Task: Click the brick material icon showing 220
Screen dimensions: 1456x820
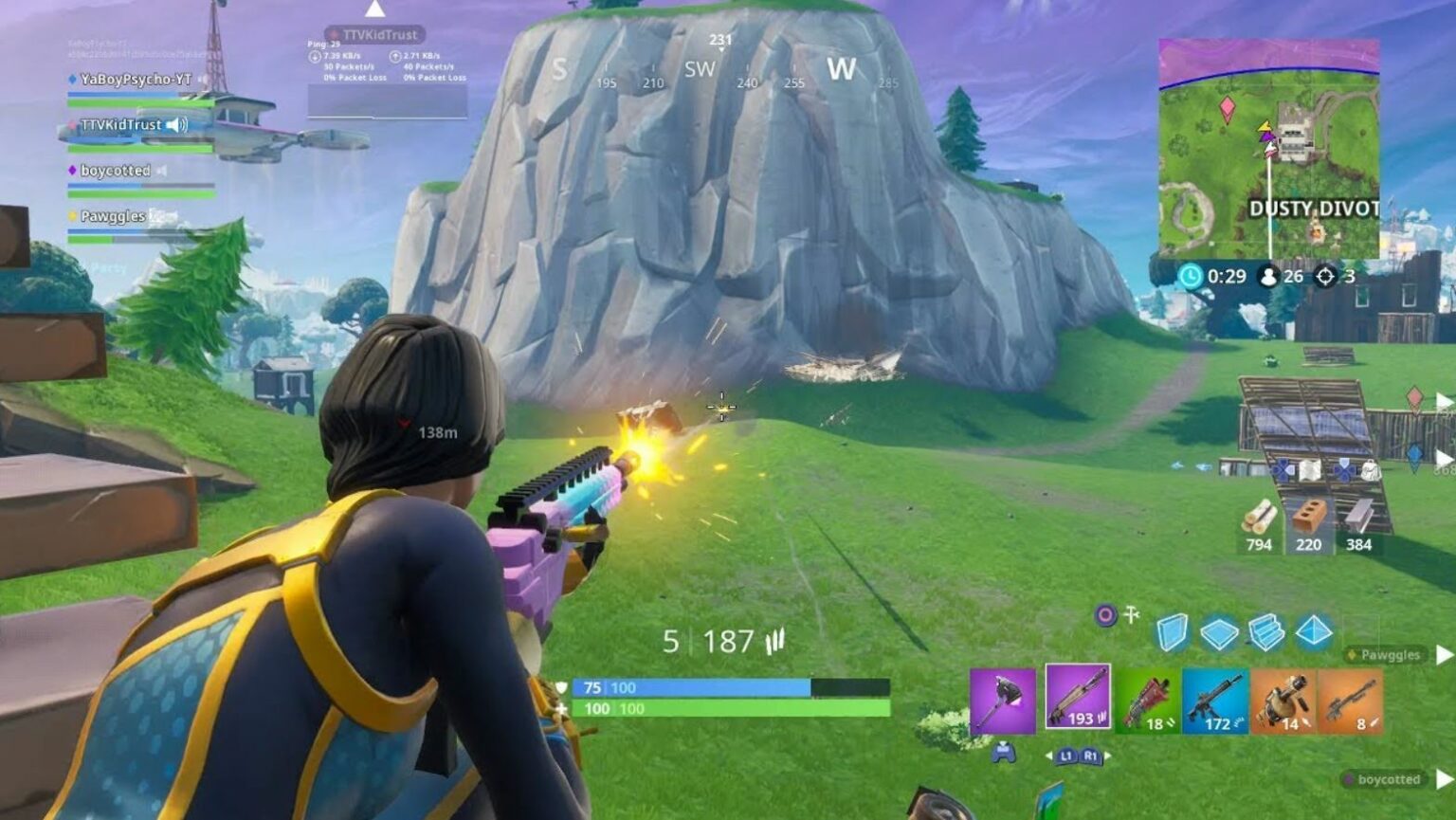Action: [1310, 523]
